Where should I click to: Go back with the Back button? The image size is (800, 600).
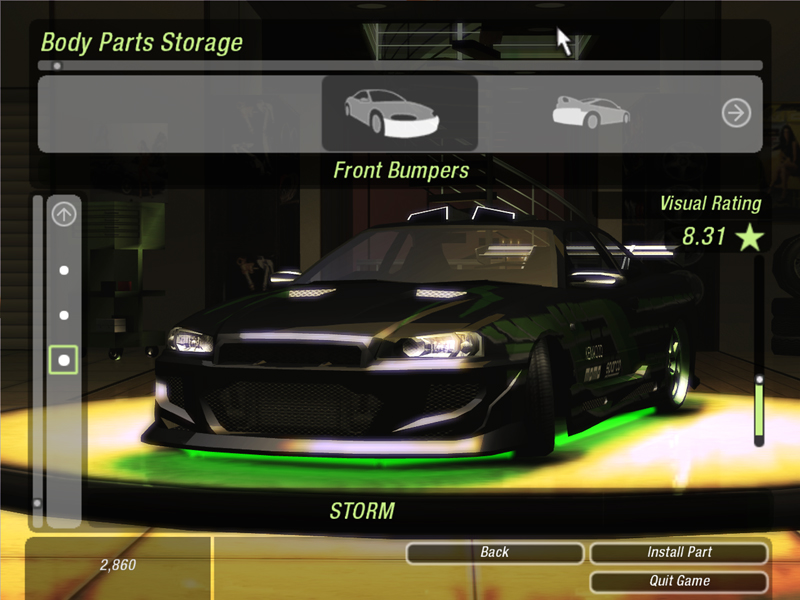tap(494, 552)
